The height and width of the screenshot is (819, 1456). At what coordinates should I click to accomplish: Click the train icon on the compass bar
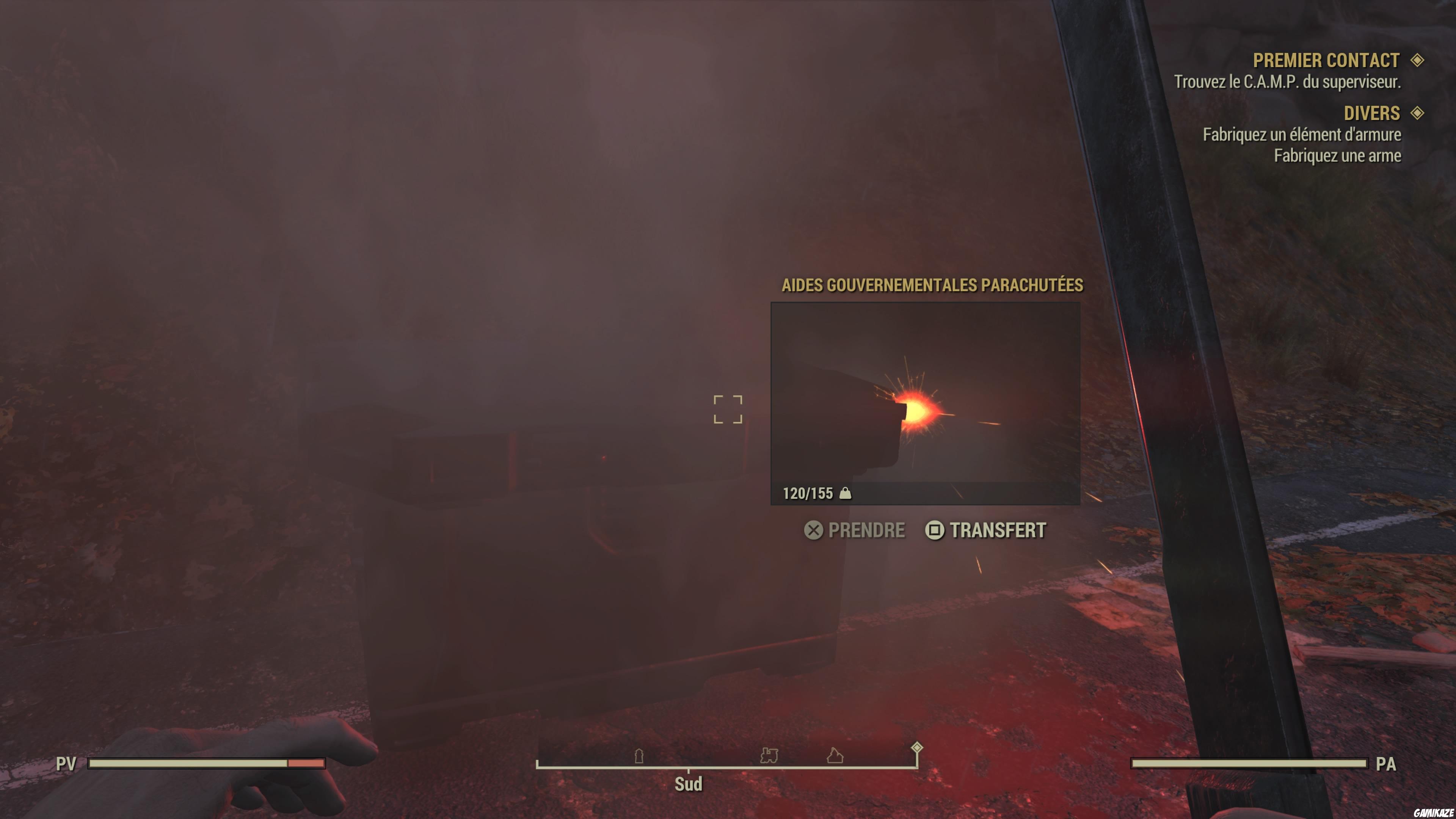(769, 756)
